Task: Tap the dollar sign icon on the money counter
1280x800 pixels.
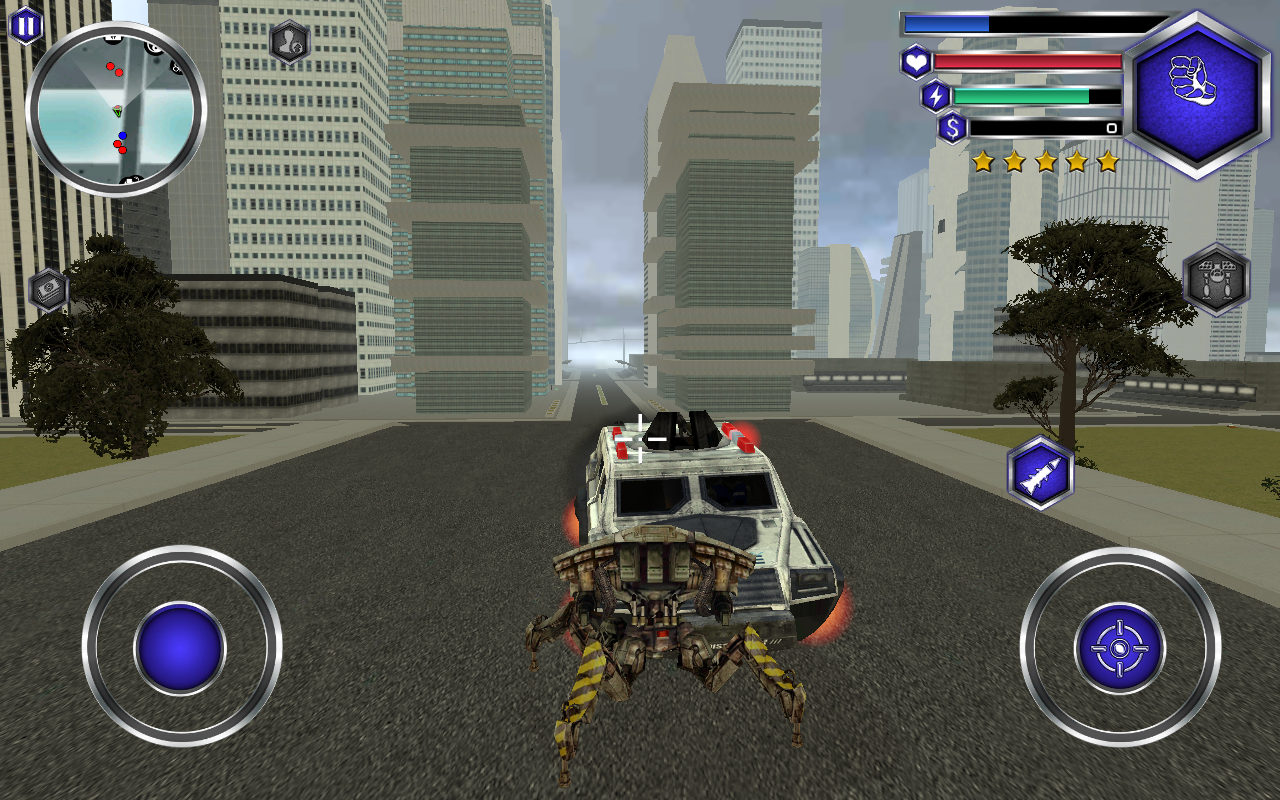Action: pos(951,127)
